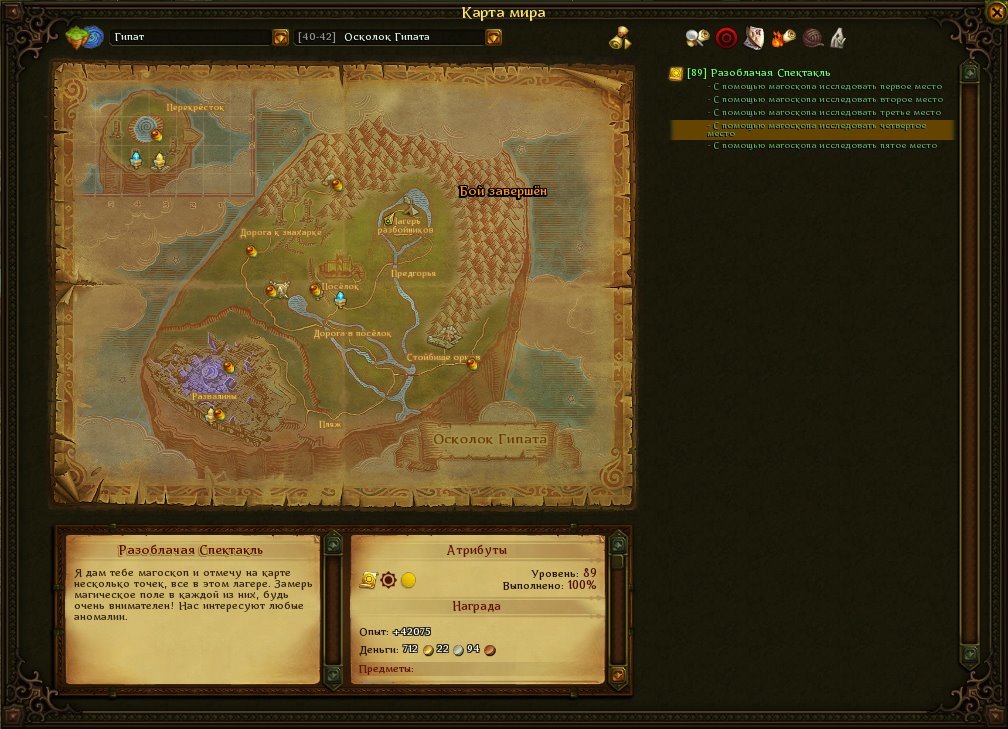Toggle the snail shell map filter
Screen dimensions: 1008x729
[x=812, y=38]
